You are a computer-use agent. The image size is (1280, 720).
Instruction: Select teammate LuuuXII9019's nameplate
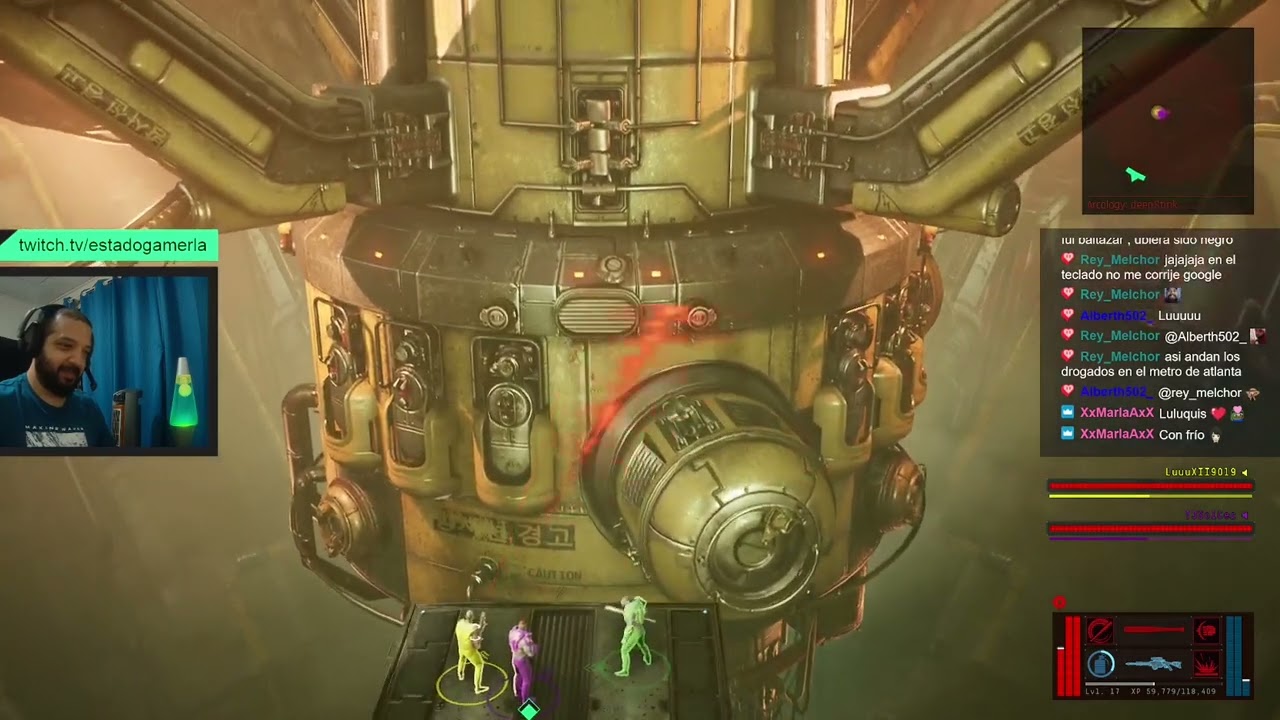point(1200,472)
